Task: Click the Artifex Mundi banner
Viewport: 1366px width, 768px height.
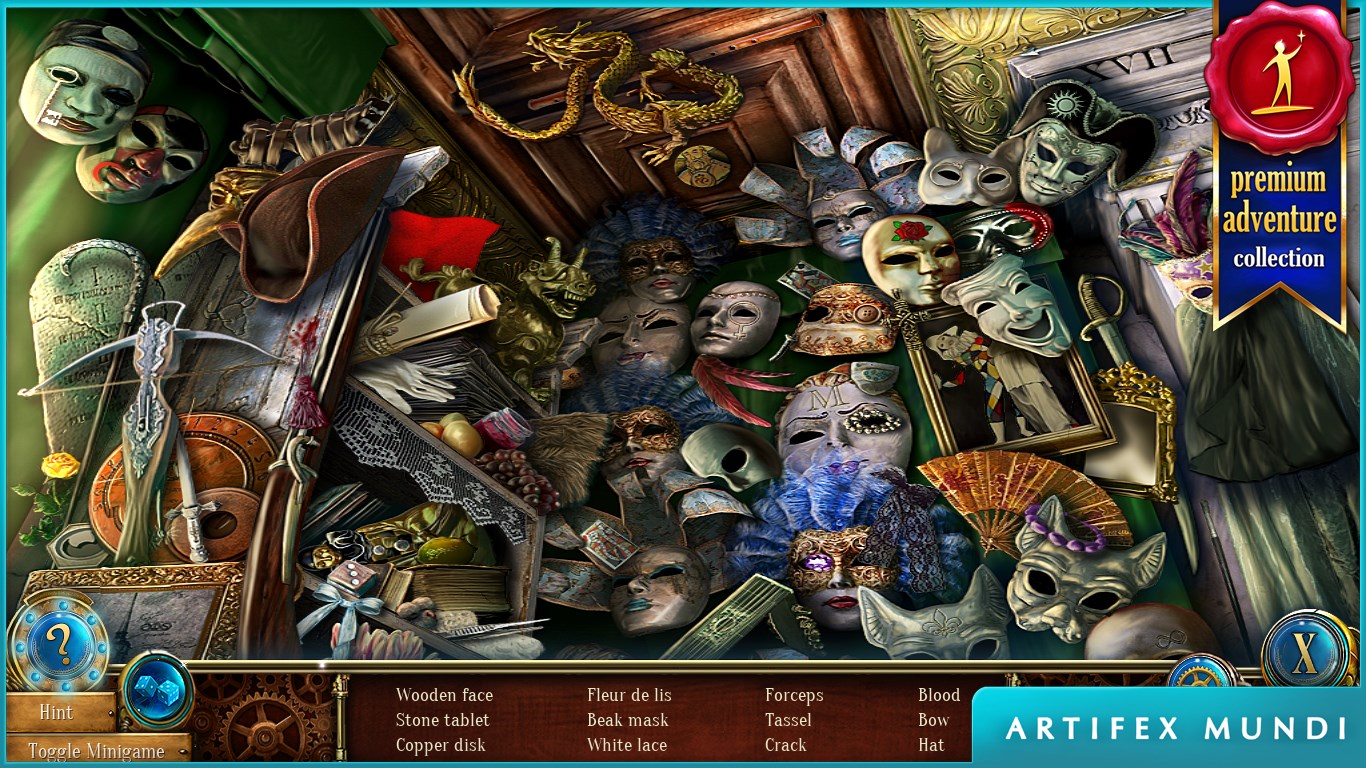Action: (1170, 727)
